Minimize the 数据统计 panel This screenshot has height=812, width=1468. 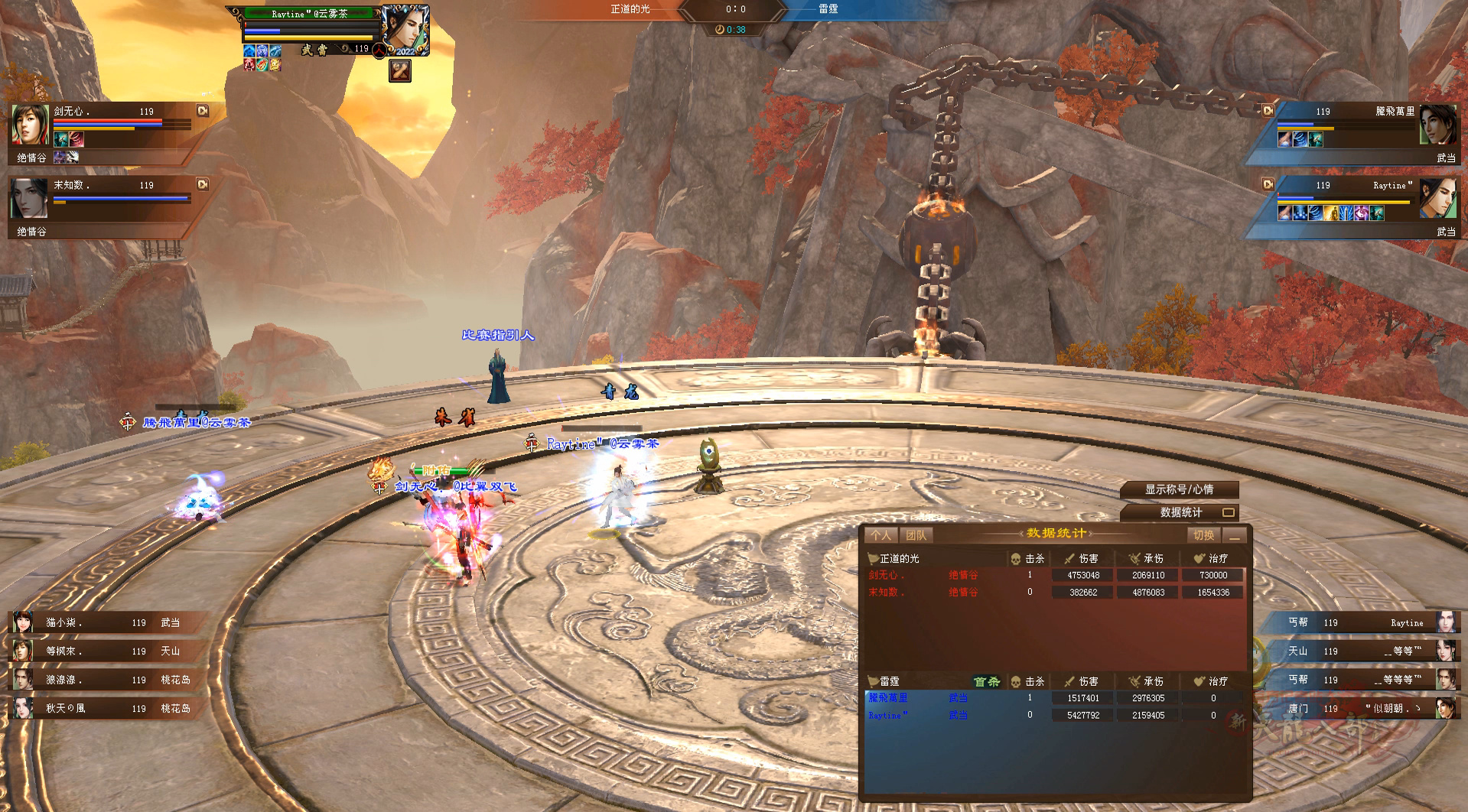click(x=1234, y=535)
